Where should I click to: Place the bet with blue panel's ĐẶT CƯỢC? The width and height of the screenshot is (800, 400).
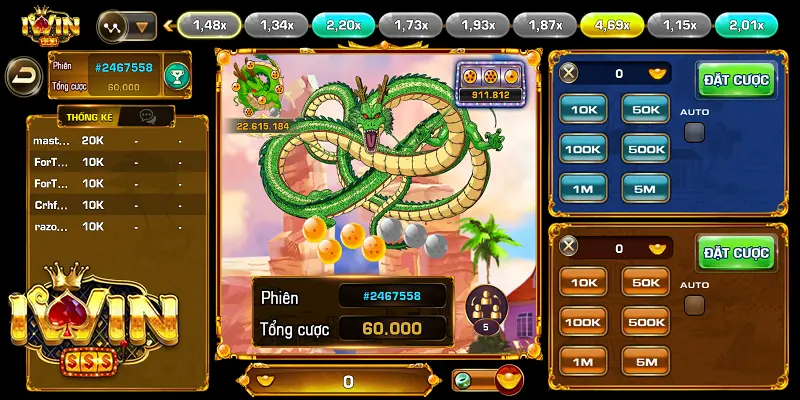click(x=736, y=80)
